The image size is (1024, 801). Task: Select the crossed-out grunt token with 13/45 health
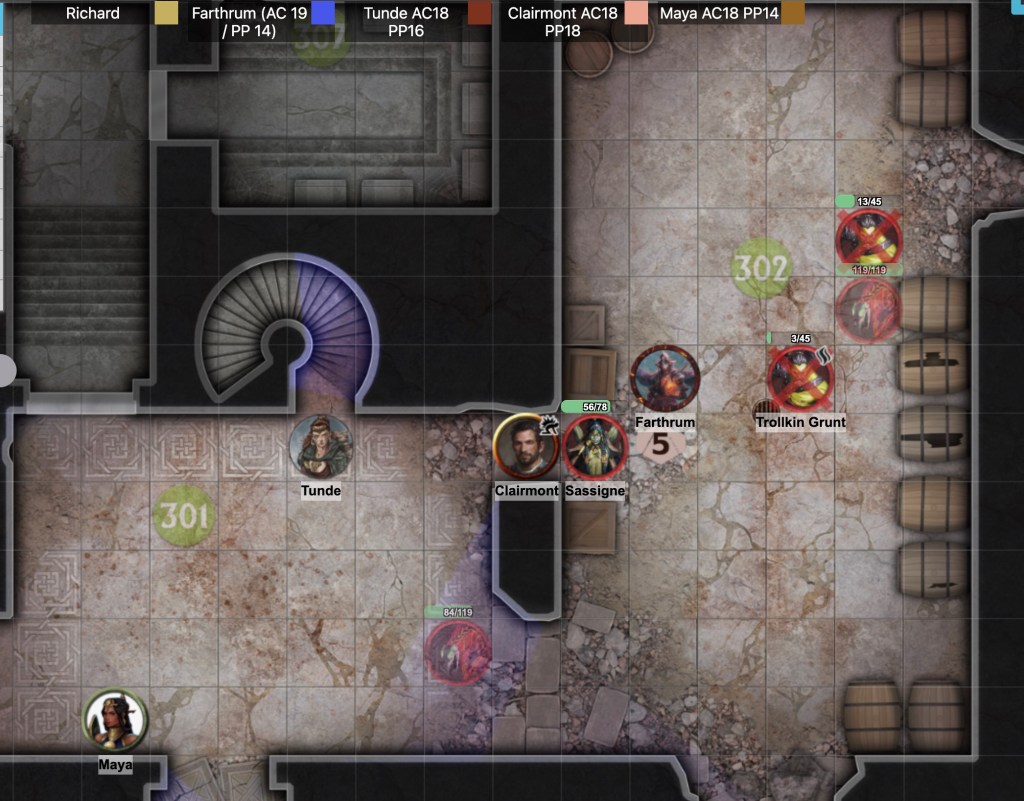[x=869, y=239]
